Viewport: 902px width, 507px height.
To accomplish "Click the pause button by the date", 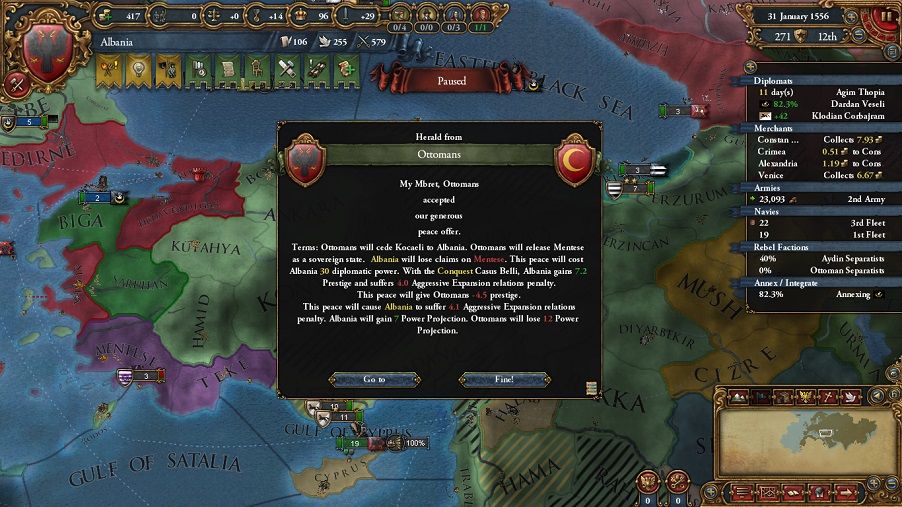I will click(x=887, y=16).
